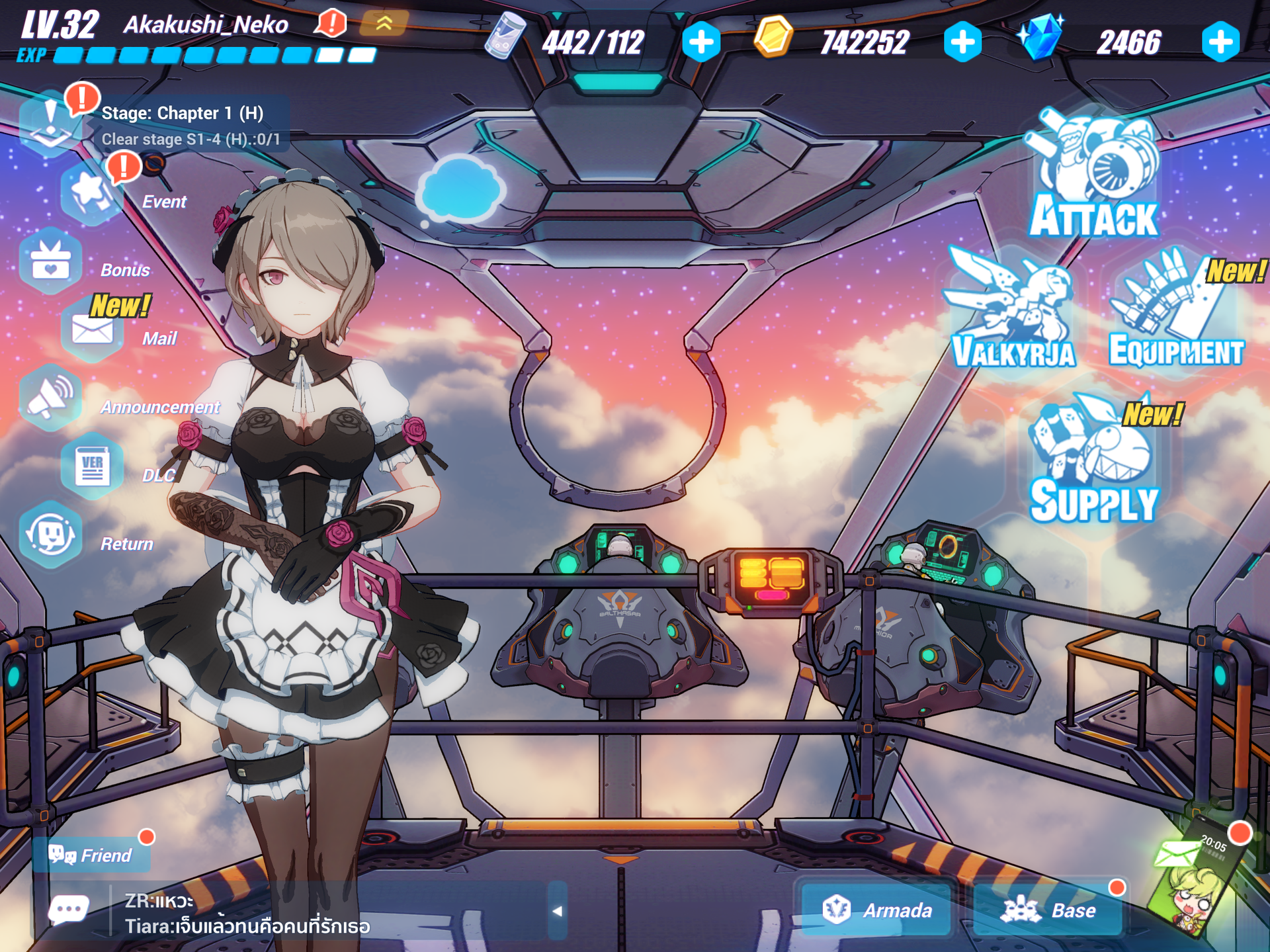Open the DLC page
The width and height of the screenshot is (1270, 952).
click(91, 466)
